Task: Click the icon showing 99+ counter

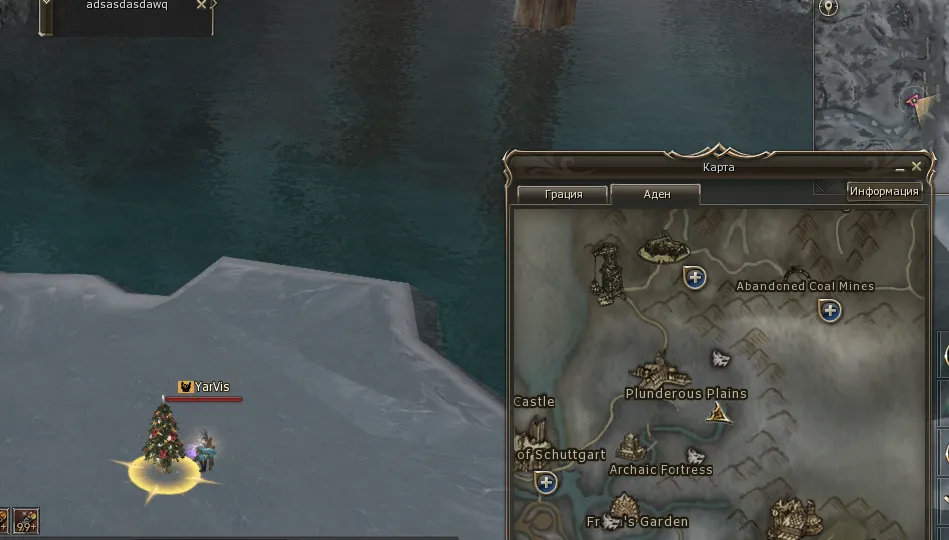Action: pyautogui.click(x=26, y=521)
